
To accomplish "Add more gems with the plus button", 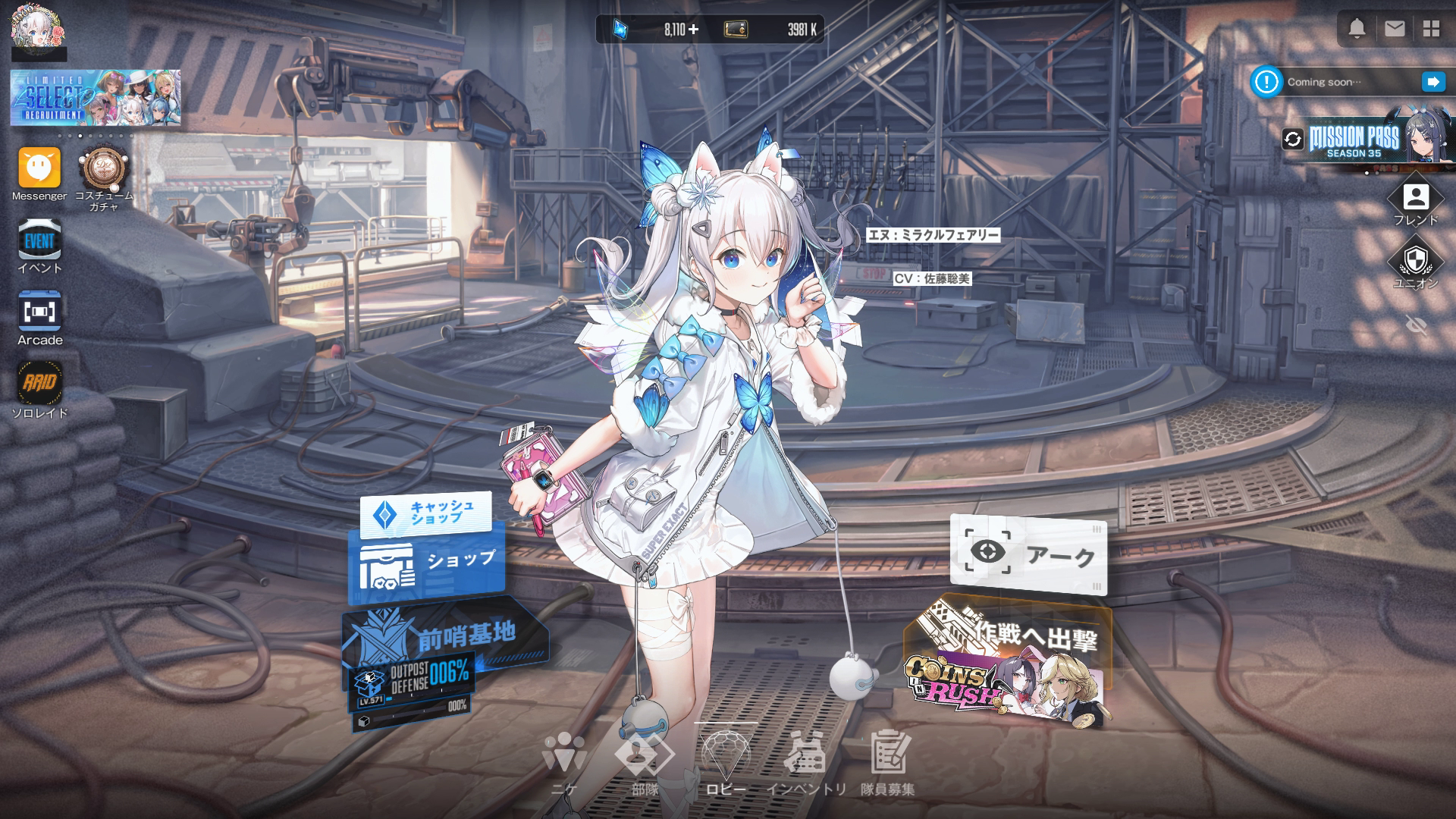I will (693, 30).
